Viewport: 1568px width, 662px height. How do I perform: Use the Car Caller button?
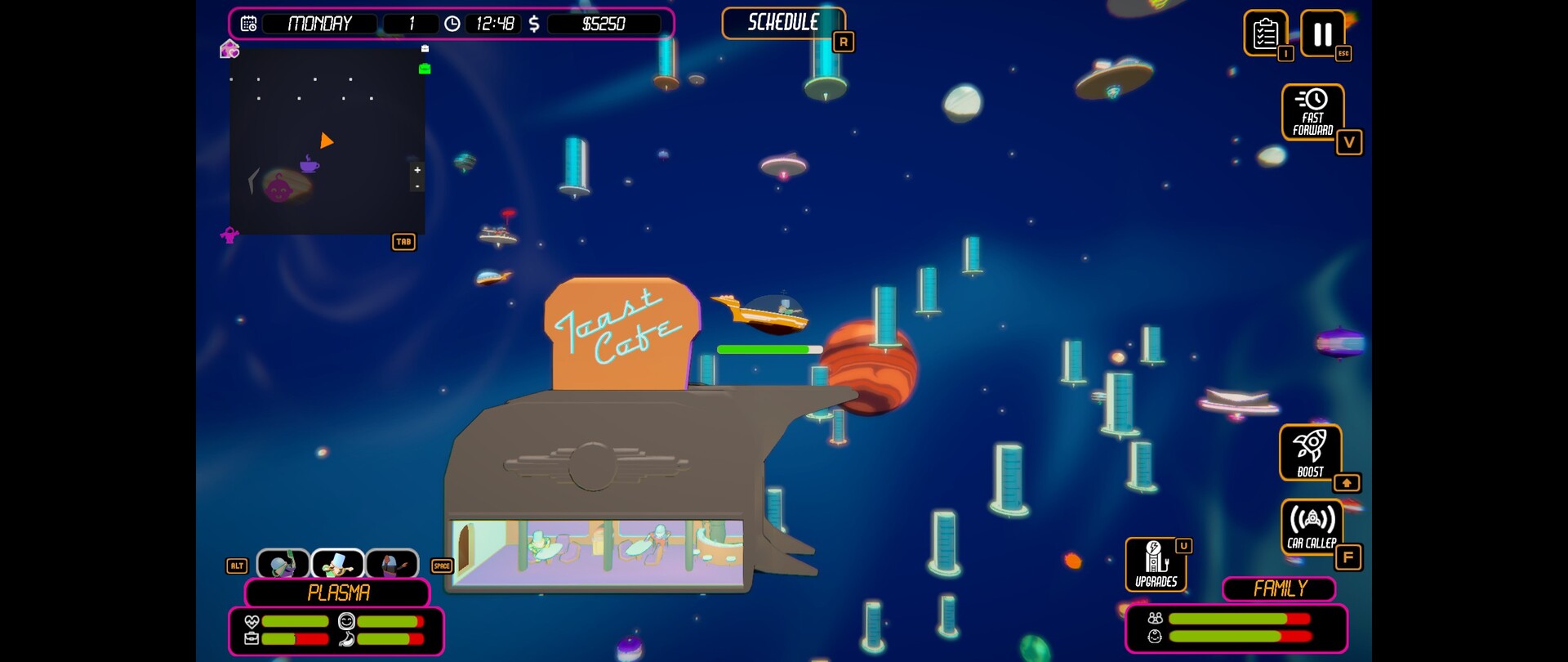[x=1312, y=526]
